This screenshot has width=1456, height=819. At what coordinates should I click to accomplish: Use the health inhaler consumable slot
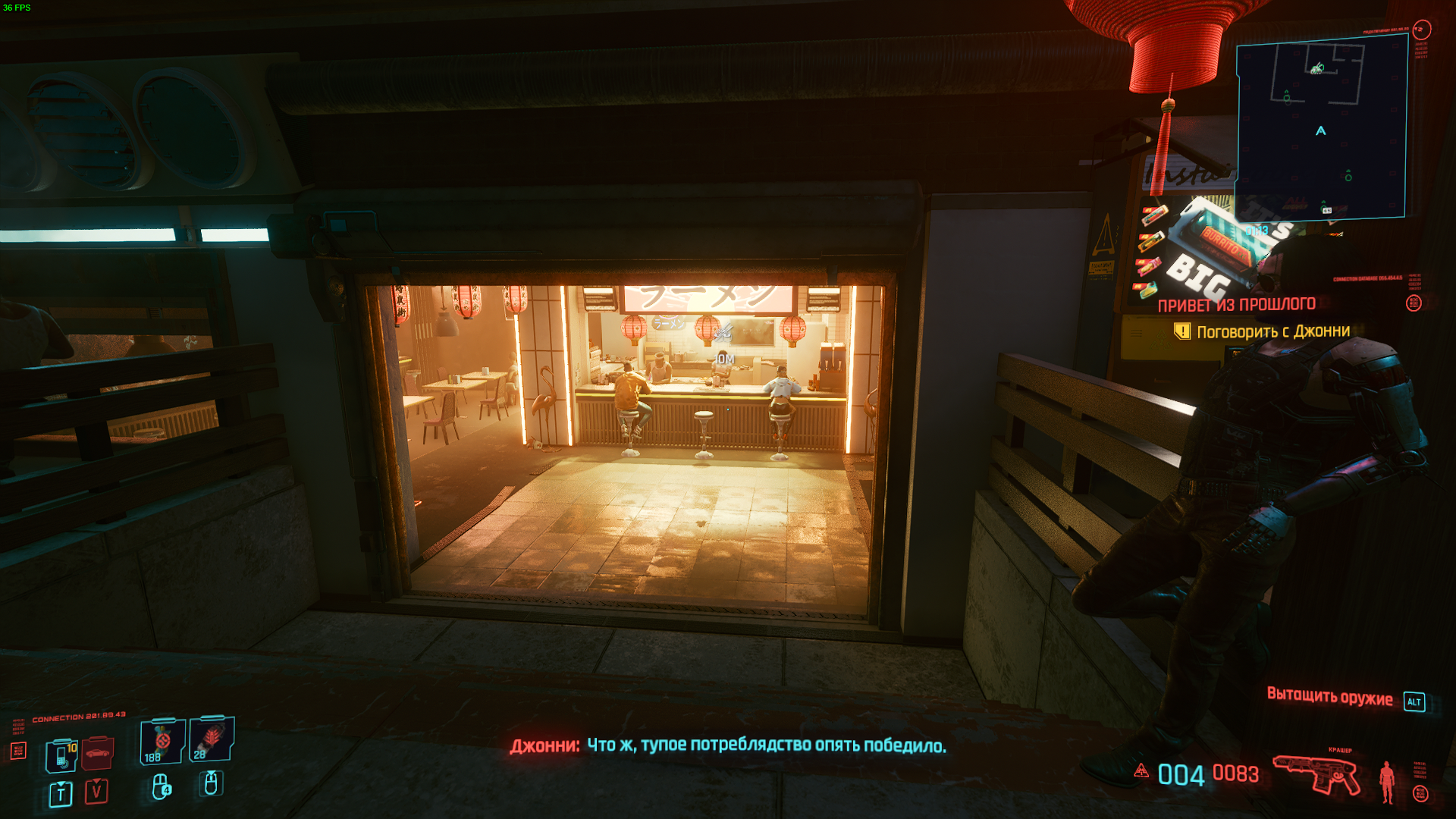tap(162, 741)
